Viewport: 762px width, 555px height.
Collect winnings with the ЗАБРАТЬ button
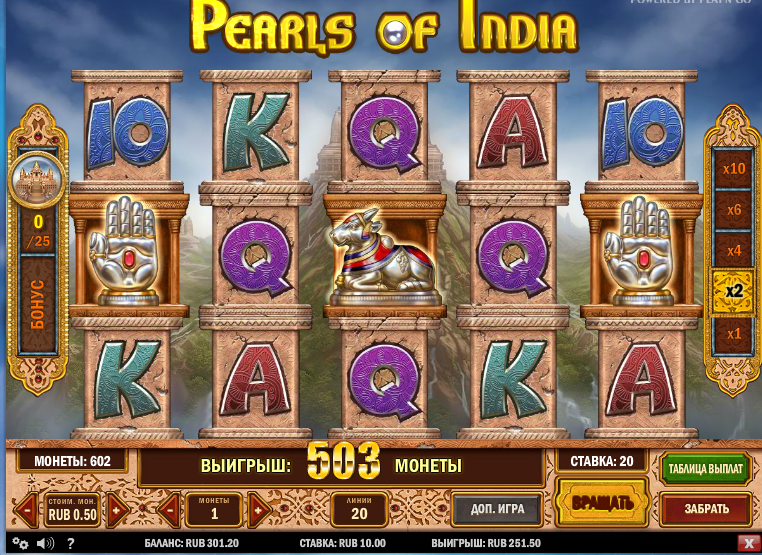(x=705, y=509)
